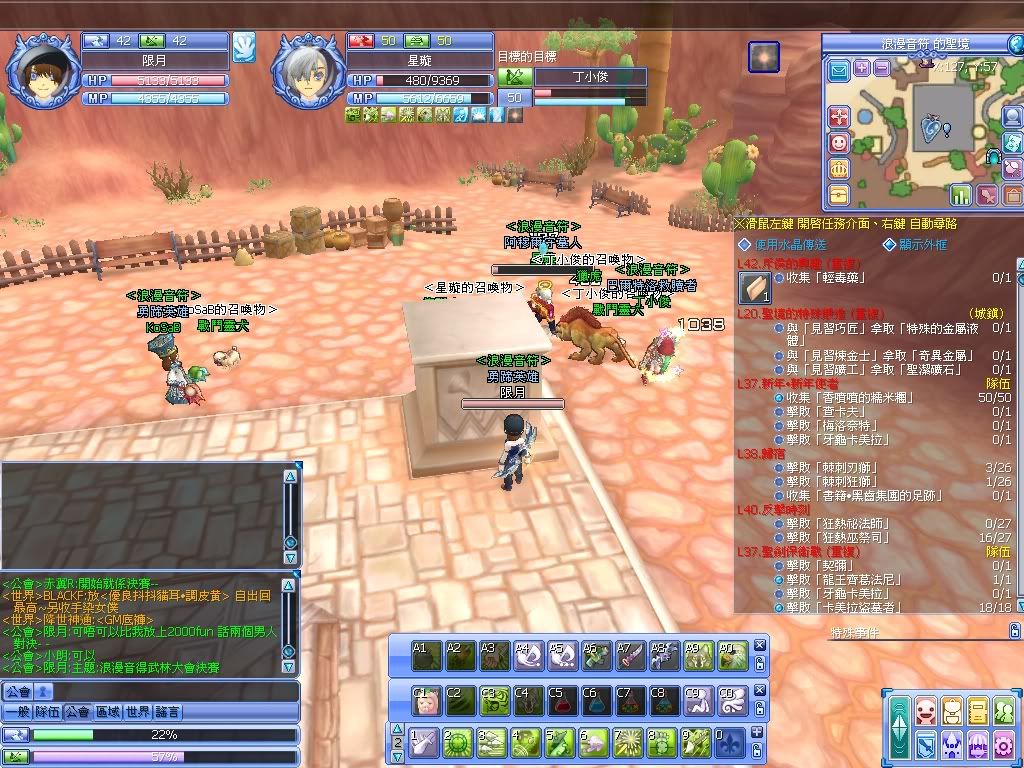Viewport: 1024px width, 768px height.
Task: Open the green bar chart ranking icon
Action: (960, 194)
